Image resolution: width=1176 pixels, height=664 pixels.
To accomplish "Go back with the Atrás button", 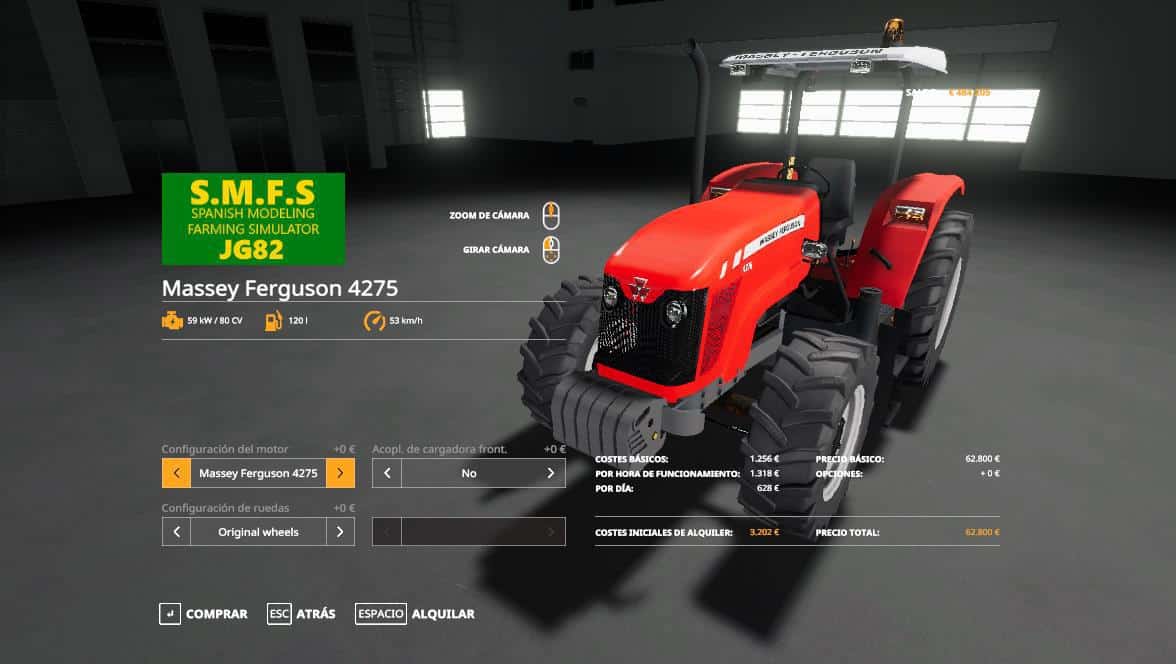I will click(302, 614).
